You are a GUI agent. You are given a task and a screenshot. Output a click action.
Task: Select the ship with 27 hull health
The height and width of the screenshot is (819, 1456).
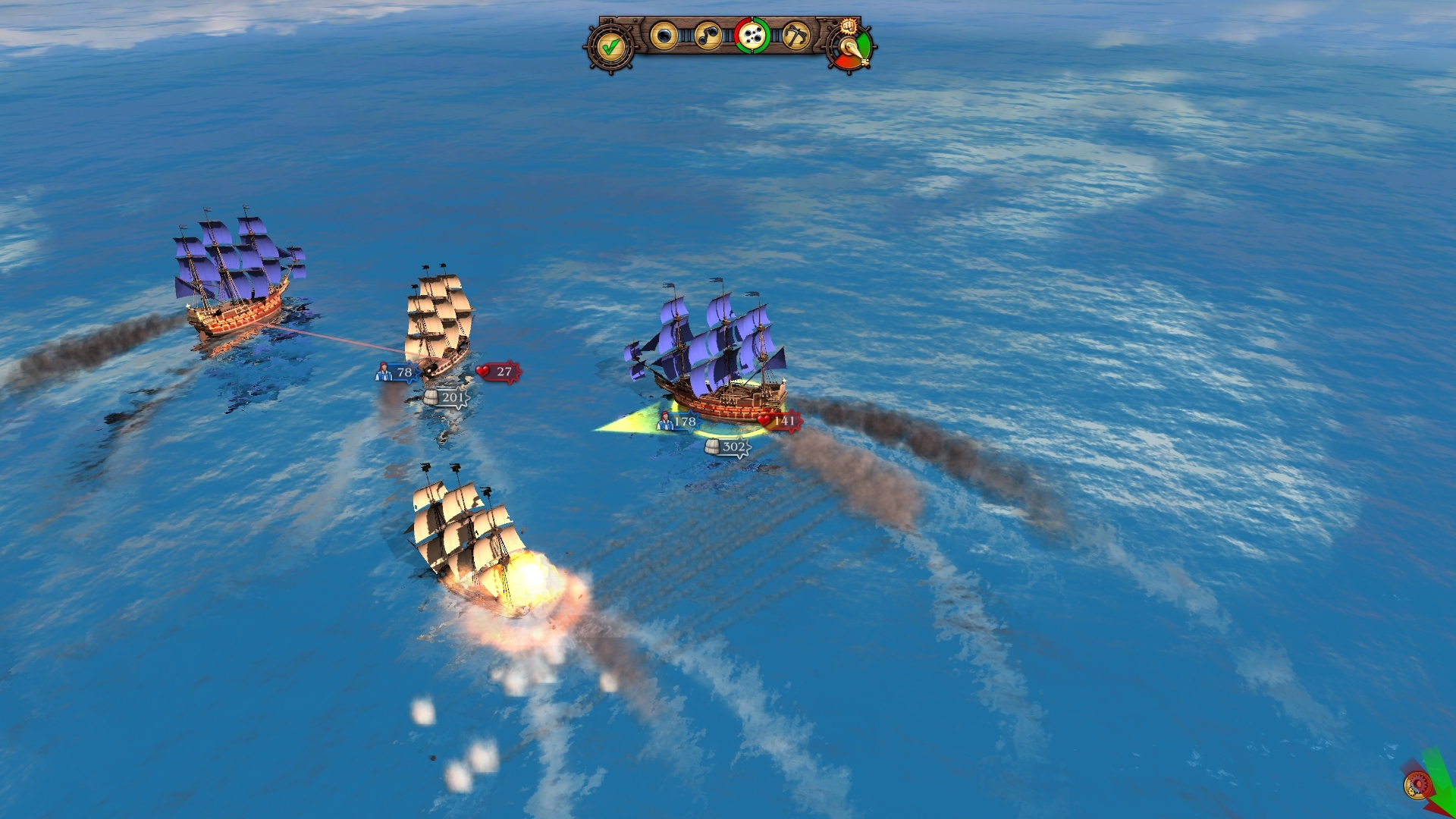pos(438,322)
